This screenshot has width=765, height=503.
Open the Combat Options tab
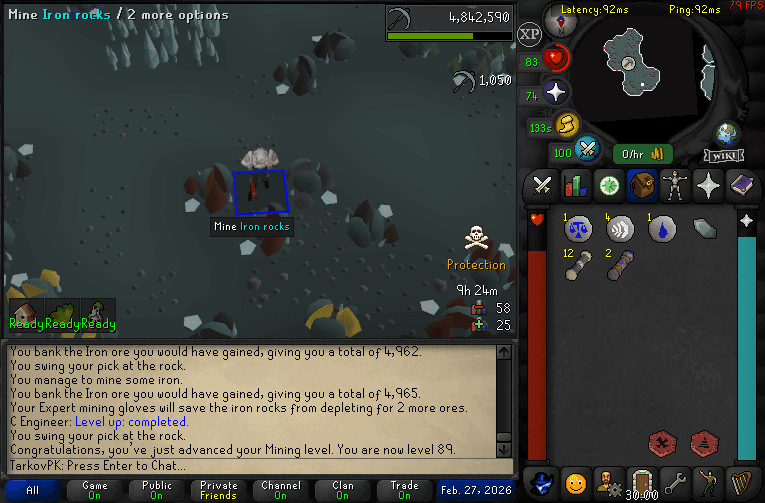coord(543,185)
